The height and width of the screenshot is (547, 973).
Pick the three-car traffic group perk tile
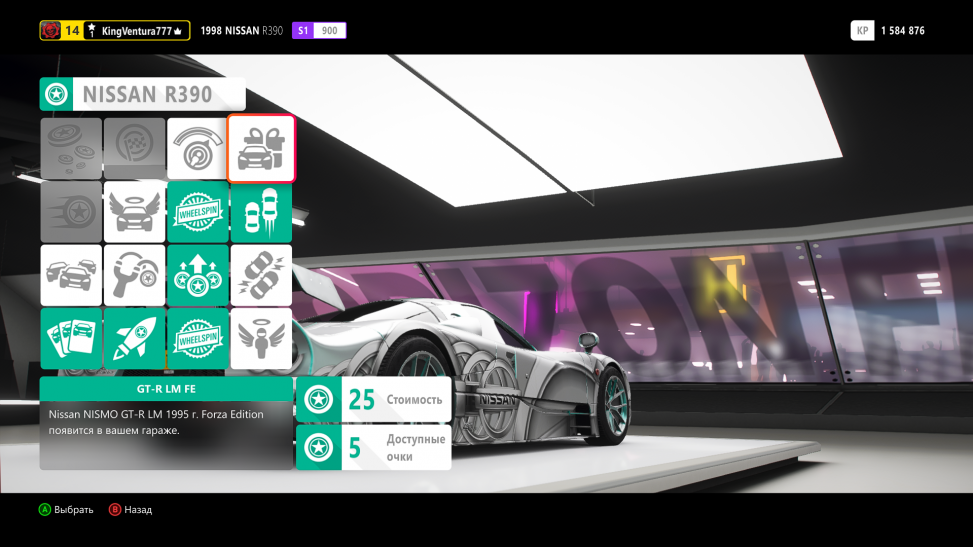click(x=71, y=275)
